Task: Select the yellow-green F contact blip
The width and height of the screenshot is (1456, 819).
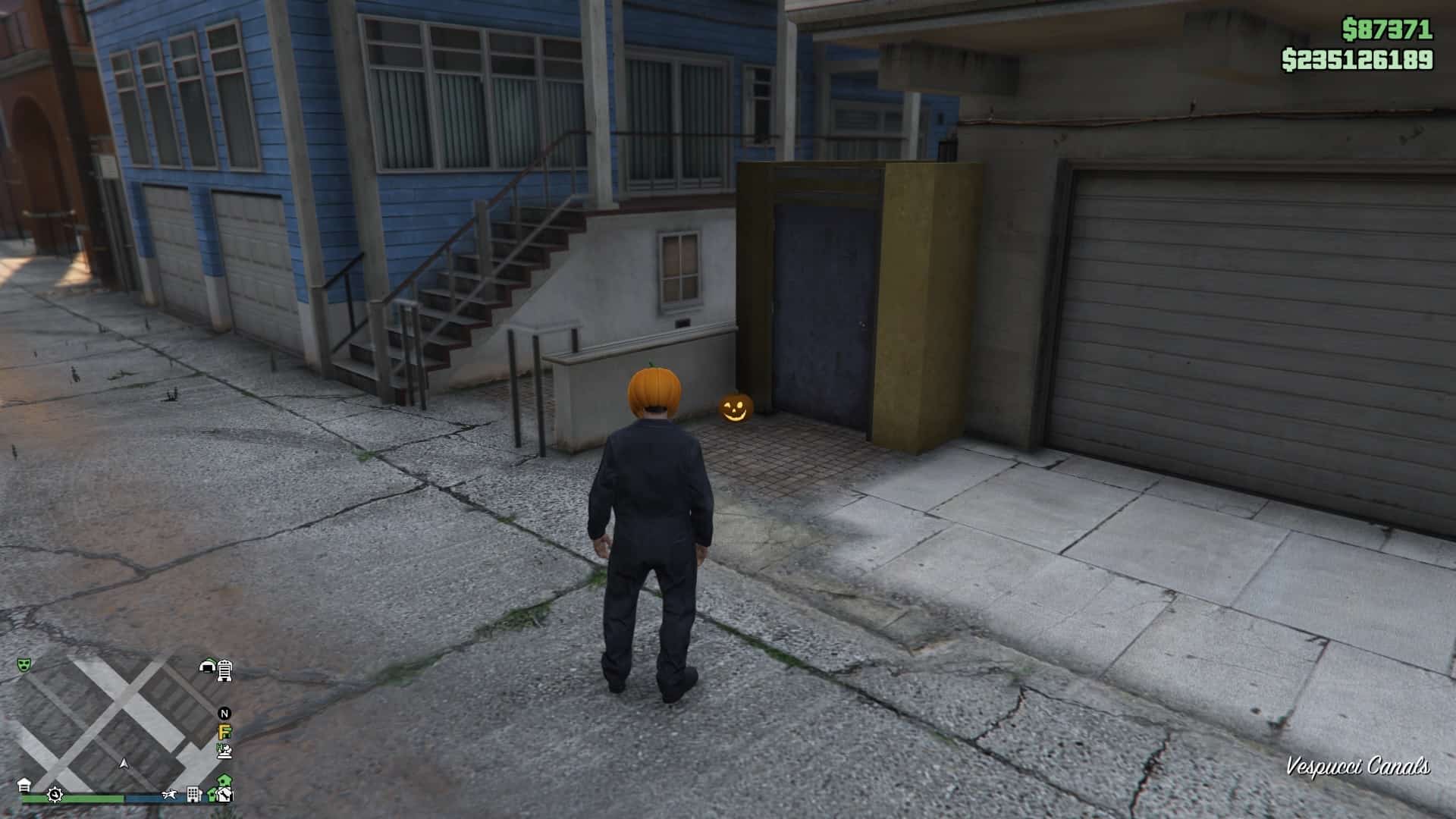Action: coord(223,732)
